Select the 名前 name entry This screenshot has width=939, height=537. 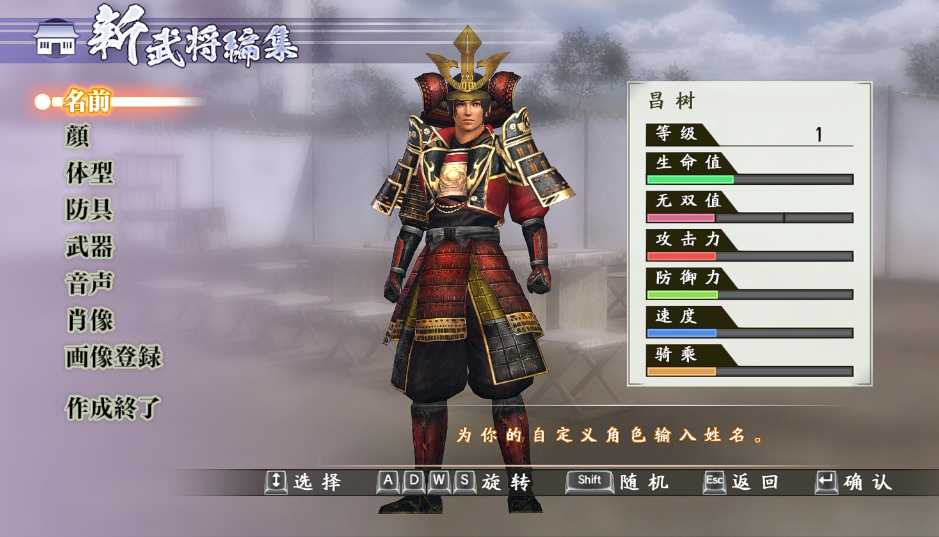88,101
